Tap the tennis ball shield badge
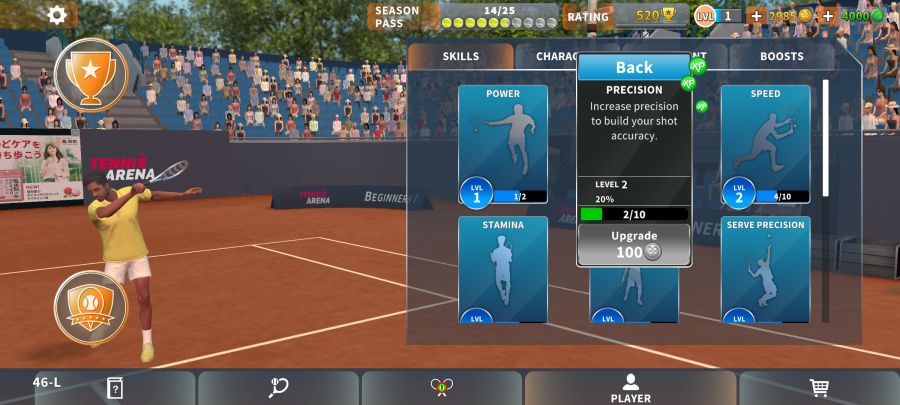The width and height of the screenshot is (900, 405). tap(91, 303)
